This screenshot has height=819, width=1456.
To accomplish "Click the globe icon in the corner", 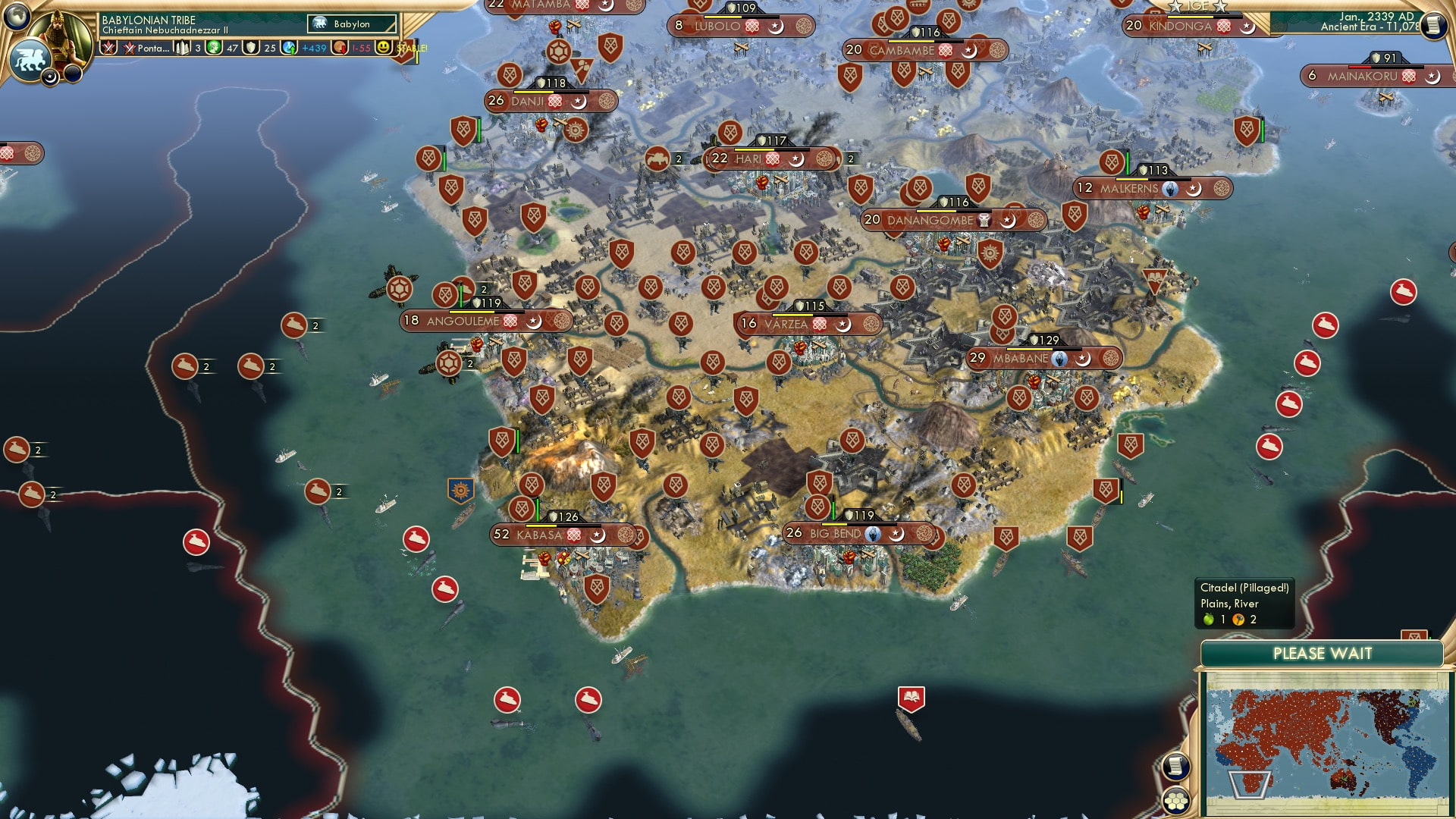I will point(17,15).
